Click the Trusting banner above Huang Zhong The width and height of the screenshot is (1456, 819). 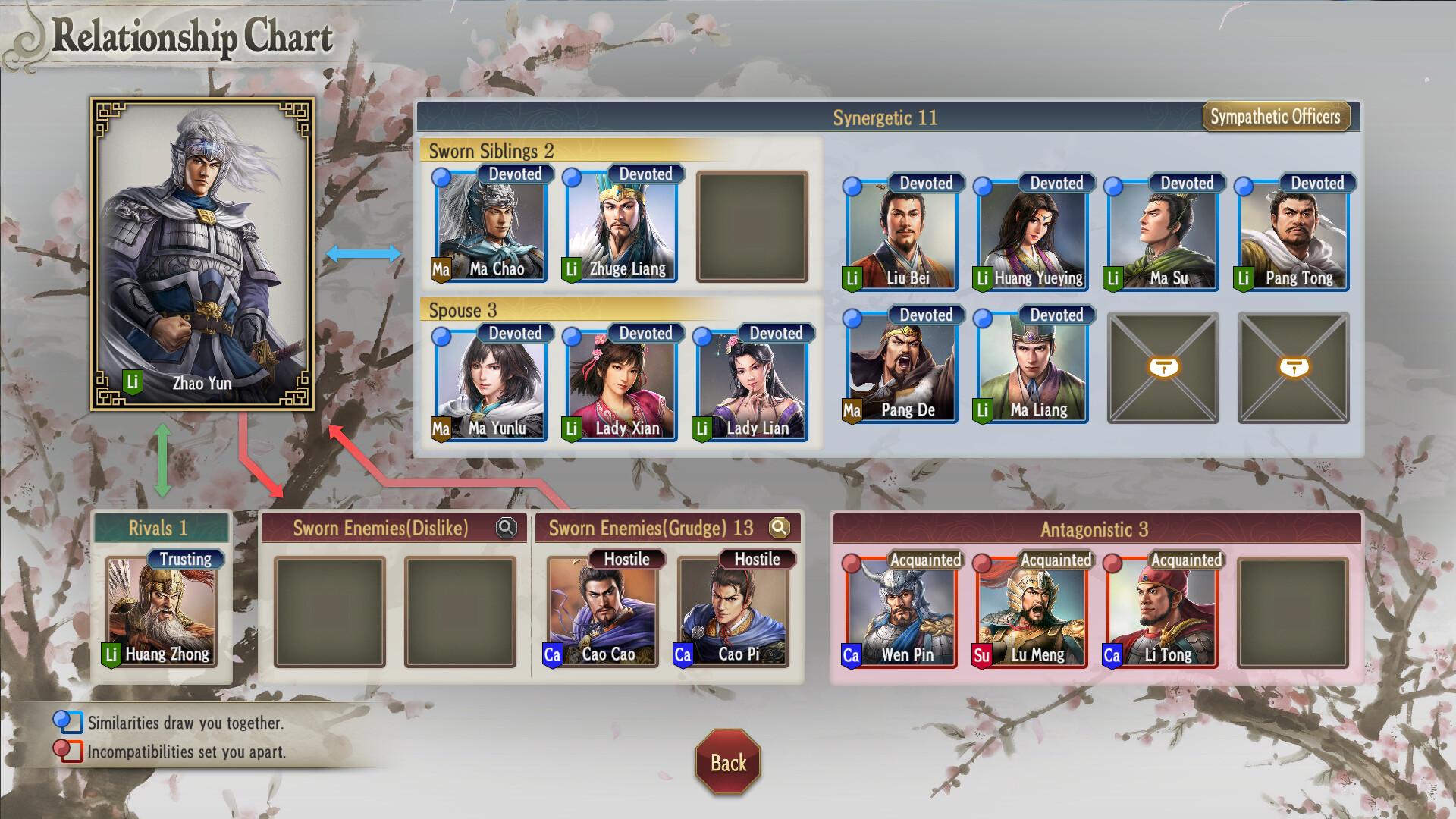coord(187,559)
